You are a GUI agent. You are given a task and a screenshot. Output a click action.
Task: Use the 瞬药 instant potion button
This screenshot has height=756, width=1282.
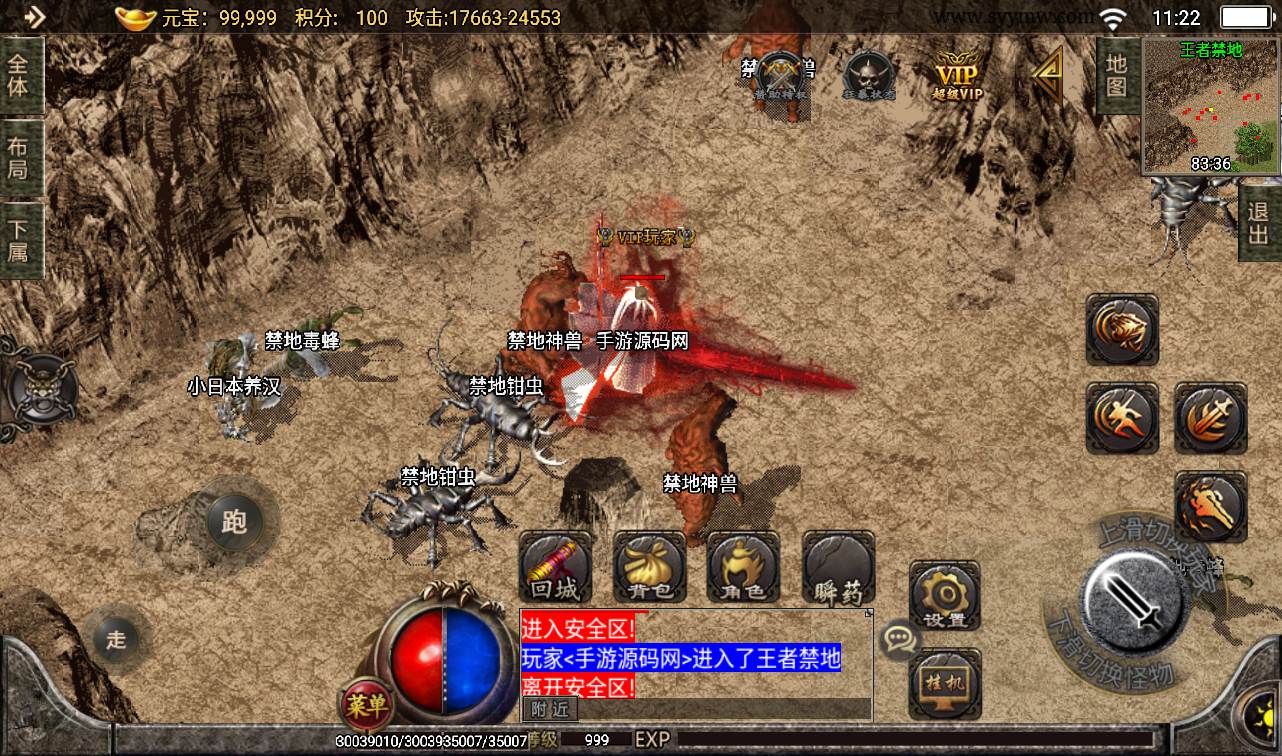pyautogui.click(x=838, y=568)
